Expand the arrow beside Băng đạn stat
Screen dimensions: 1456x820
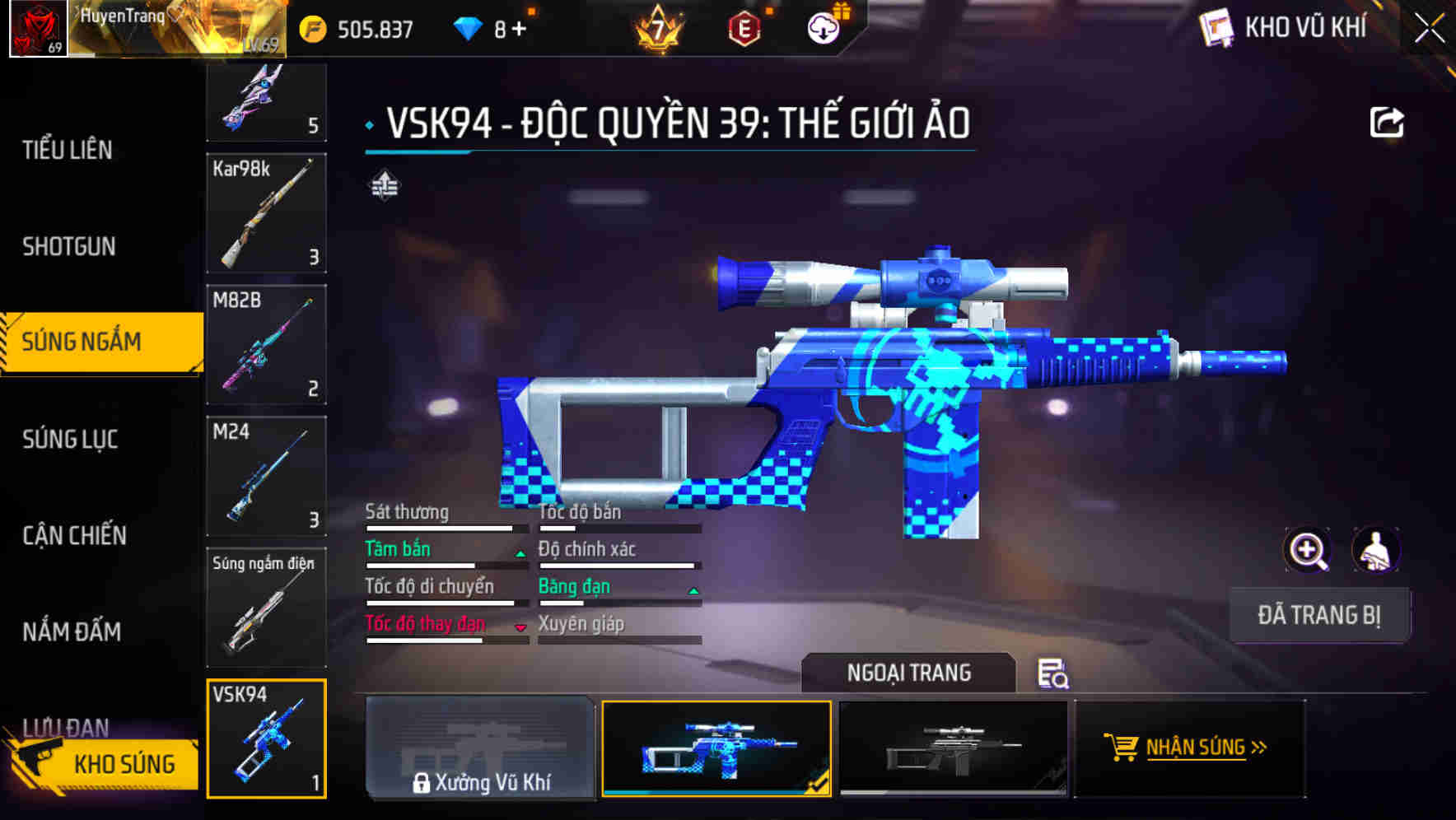[x=693, y=591]
